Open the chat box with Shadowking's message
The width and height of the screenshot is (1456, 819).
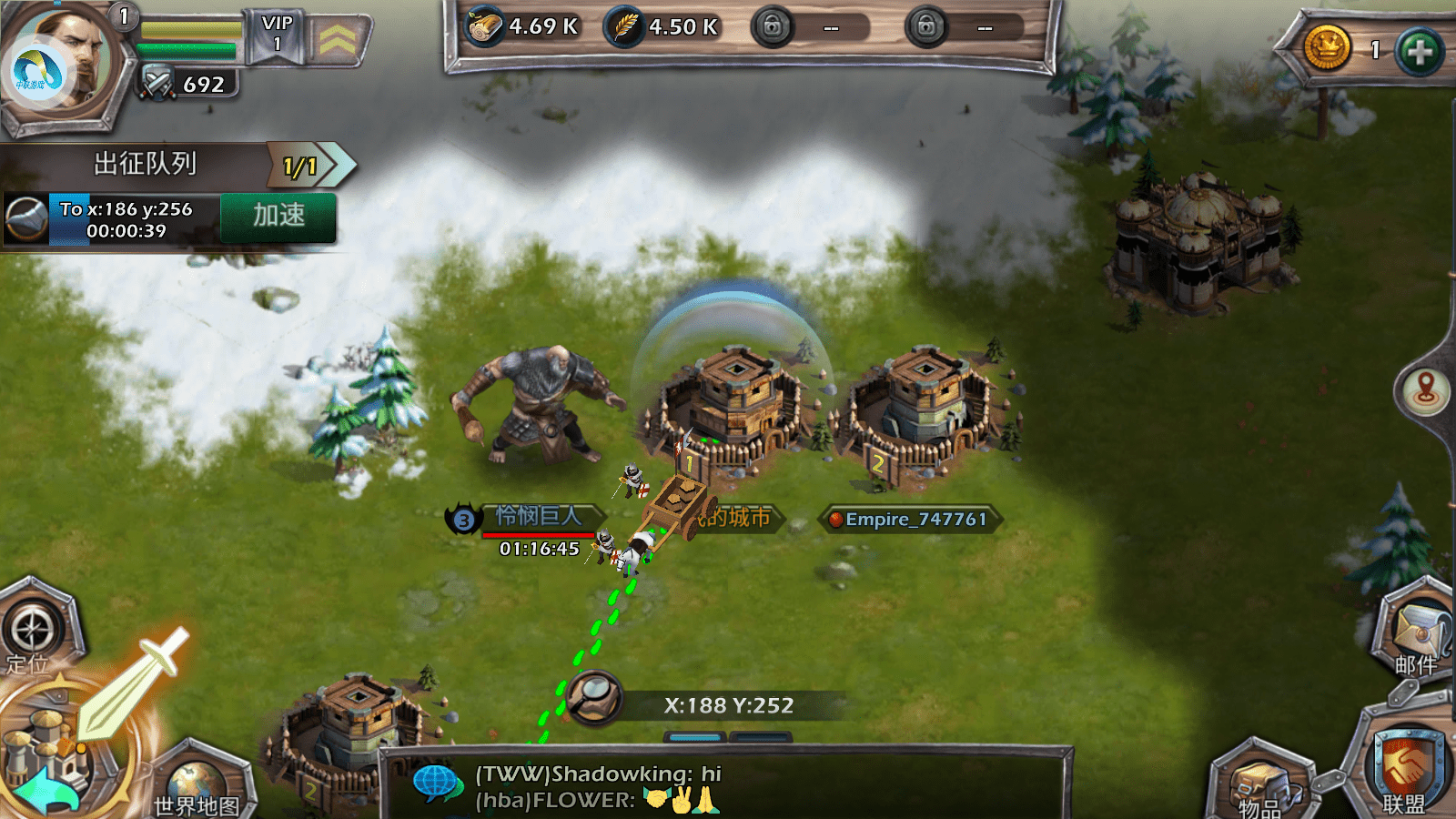point(723,786)
